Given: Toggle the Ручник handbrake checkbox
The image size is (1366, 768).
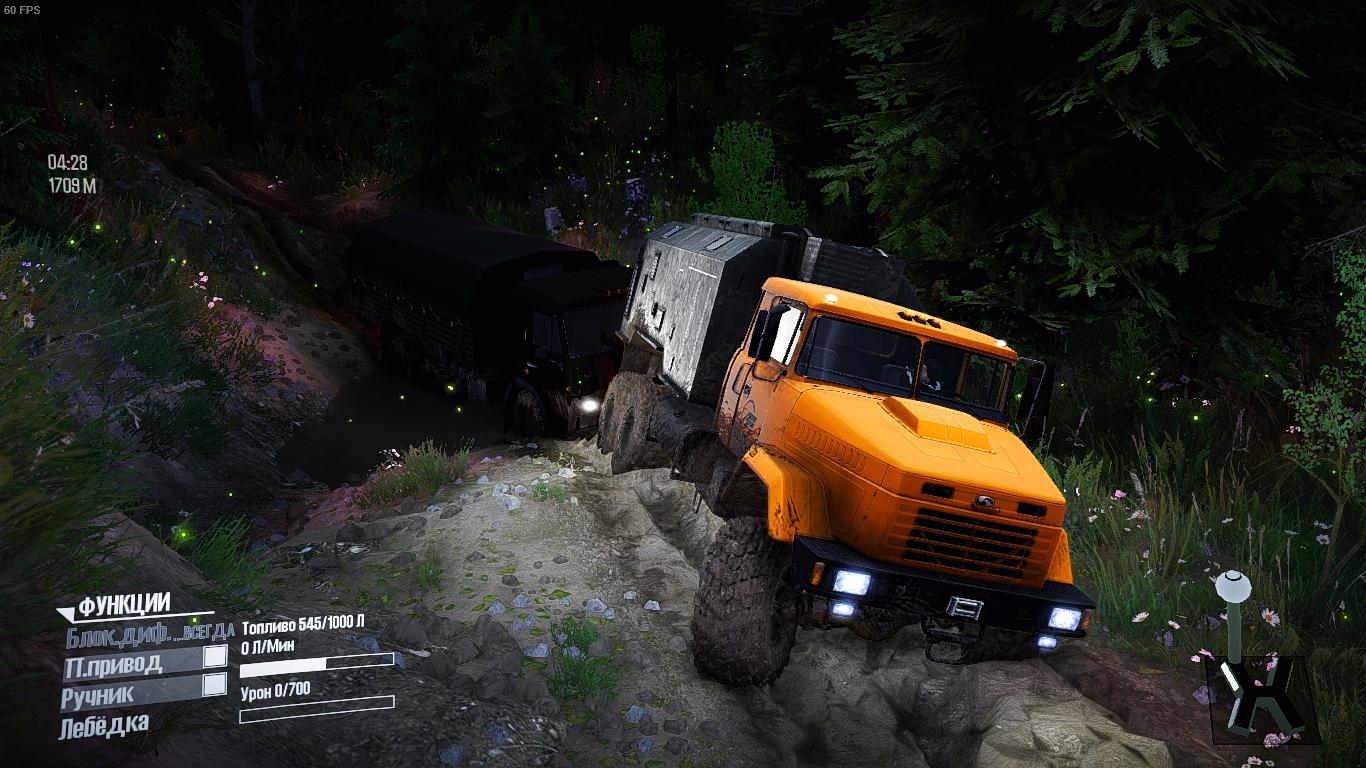Looking at the screenshot, I should point(214,685).
